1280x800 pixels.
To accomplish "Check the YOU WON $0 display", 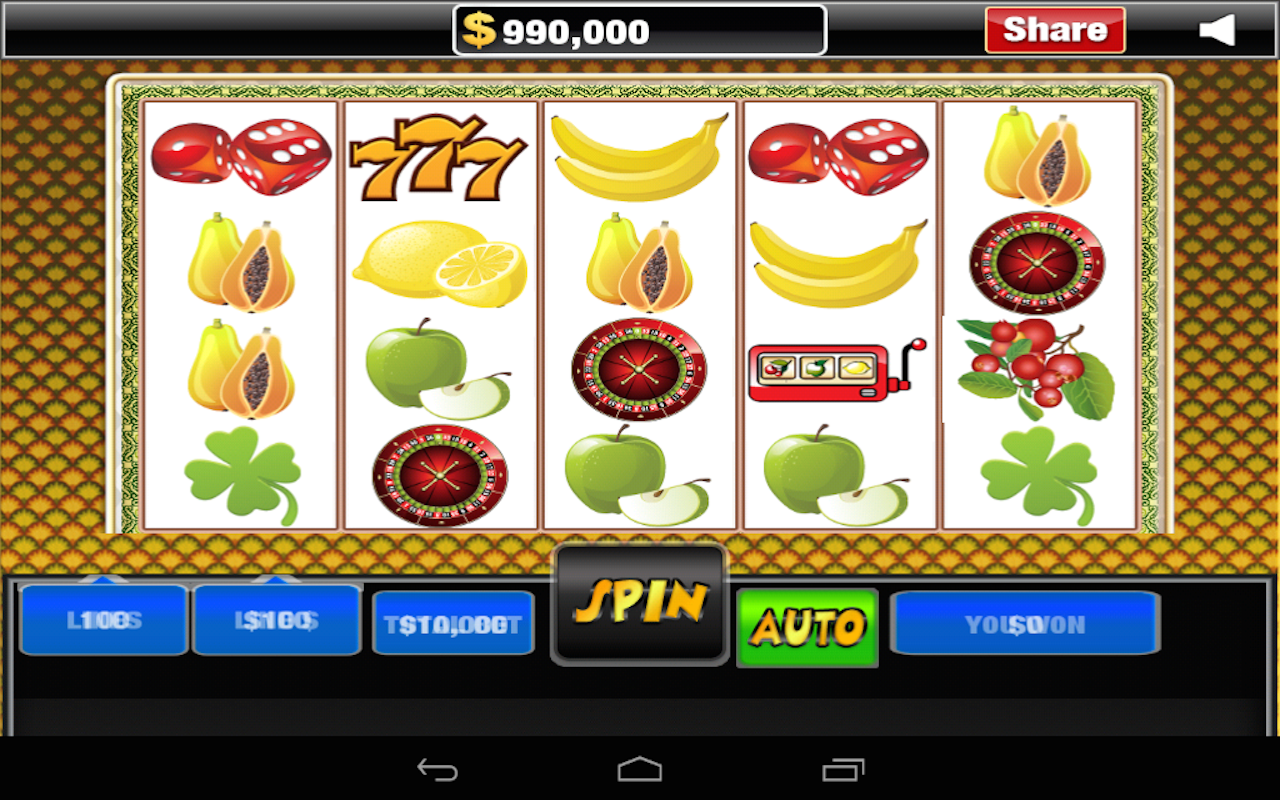I will pos(1024,622).
